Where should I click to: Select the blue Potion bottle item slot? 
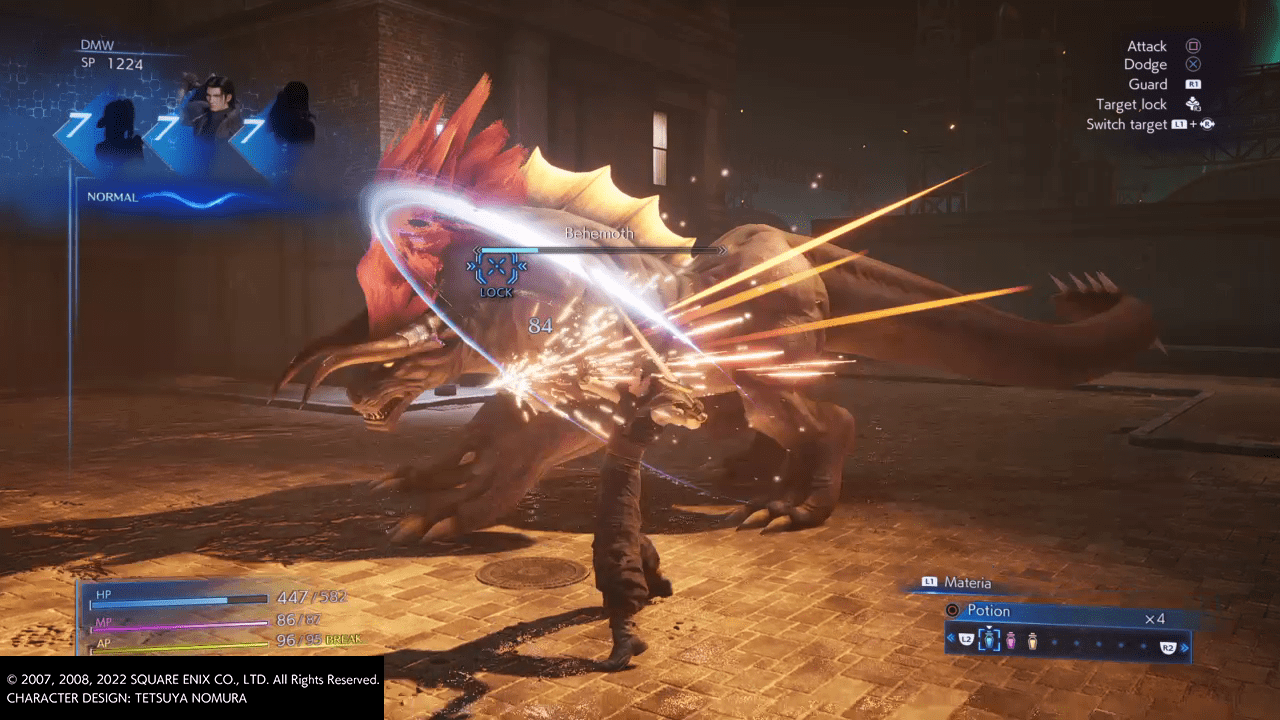click(x=989, y=640)
